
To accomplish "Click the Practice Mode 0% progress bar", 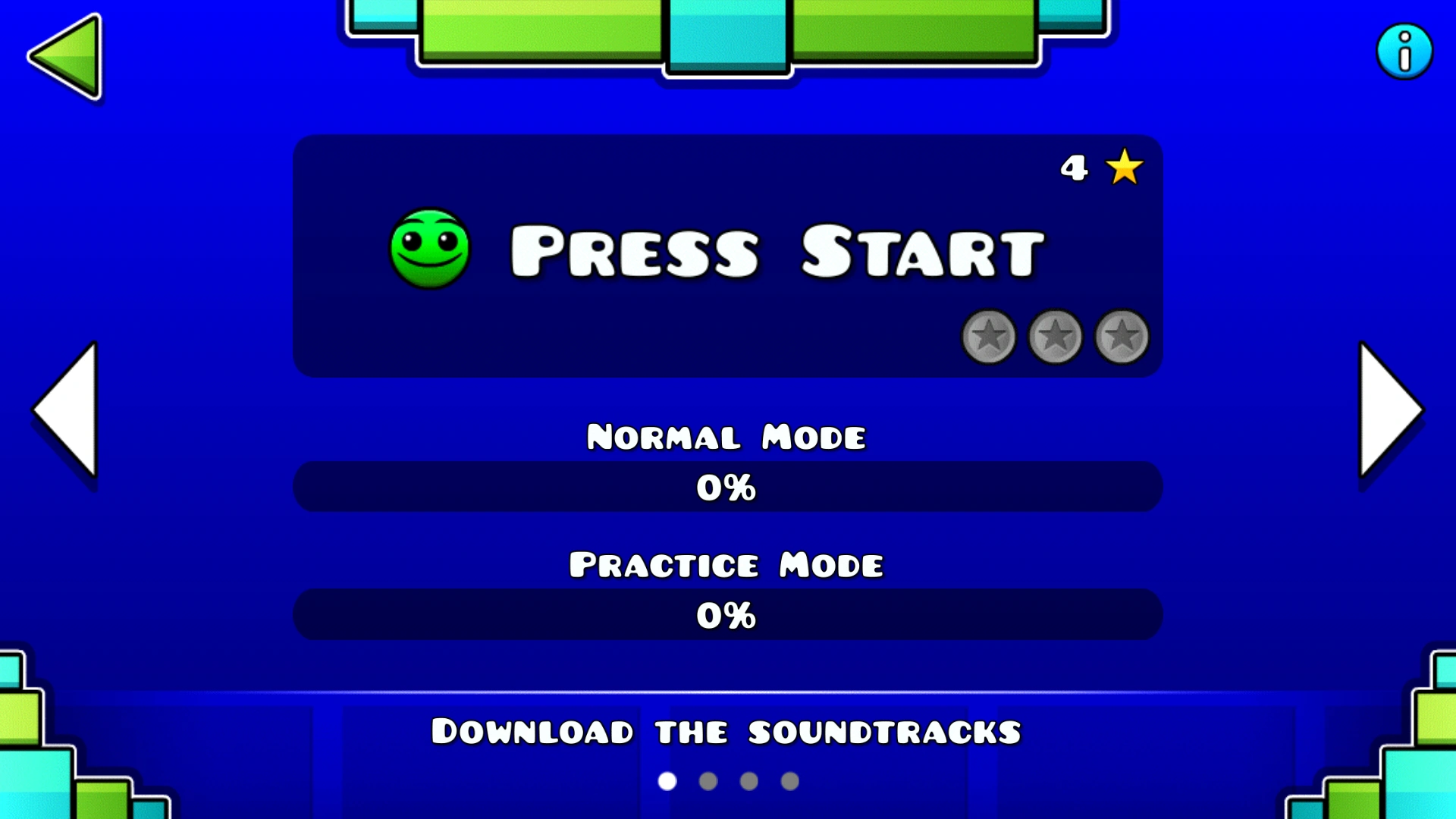I will (x=728, y=614).
